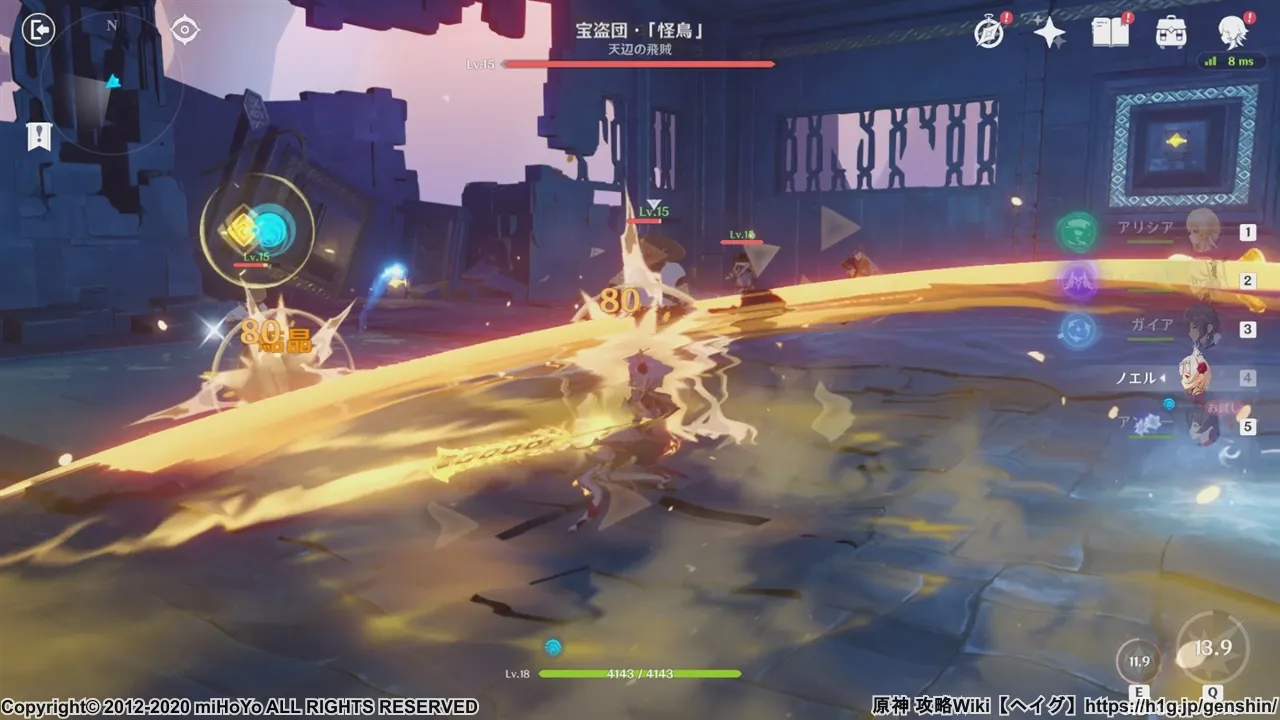Toggle the eye-shaped elemental sight icon
Viewport: 1280px width, 720px height.
pyautogui.click(x=185, y=30)
